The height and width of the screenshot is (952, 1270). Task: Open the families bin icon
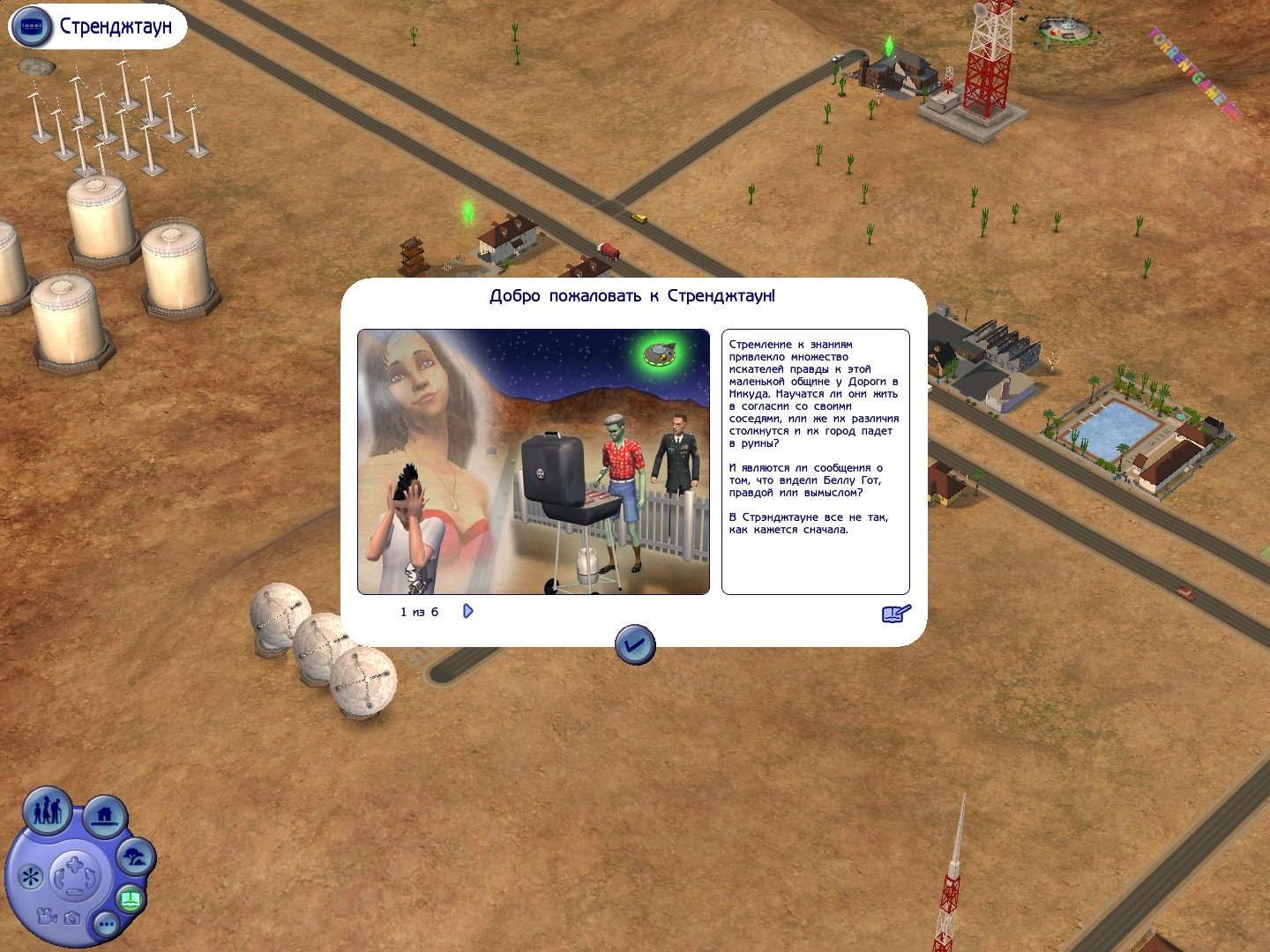pyautogui.click(x=48, y=810)
